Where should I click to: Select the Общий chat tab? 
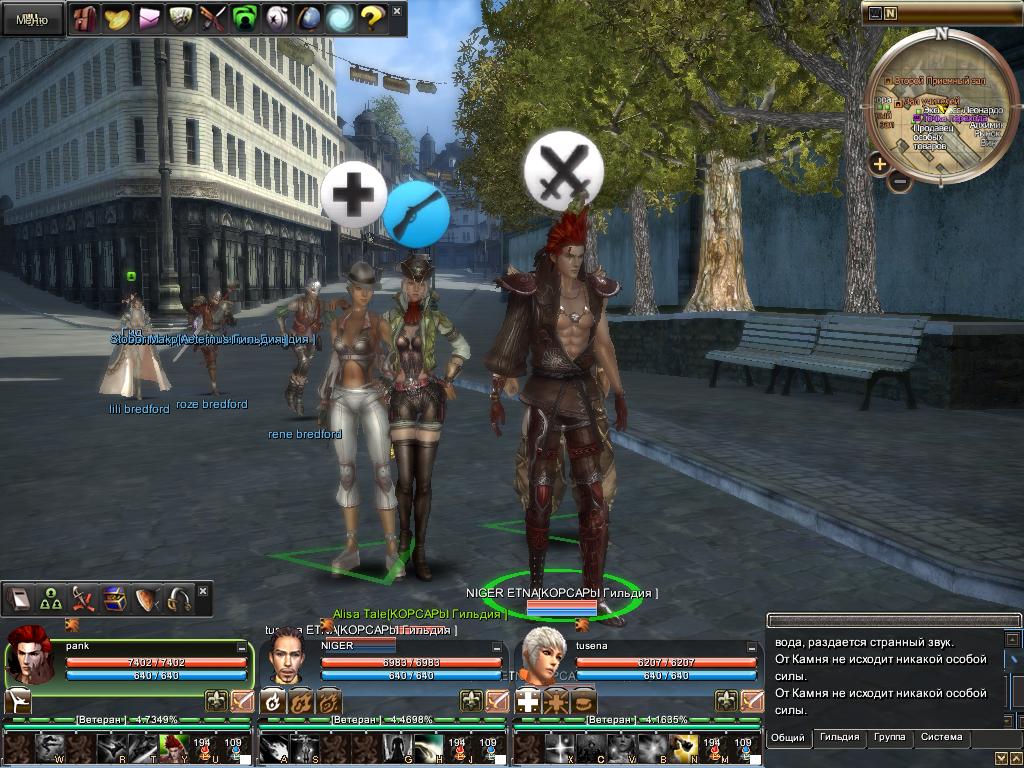pos(788,738)
